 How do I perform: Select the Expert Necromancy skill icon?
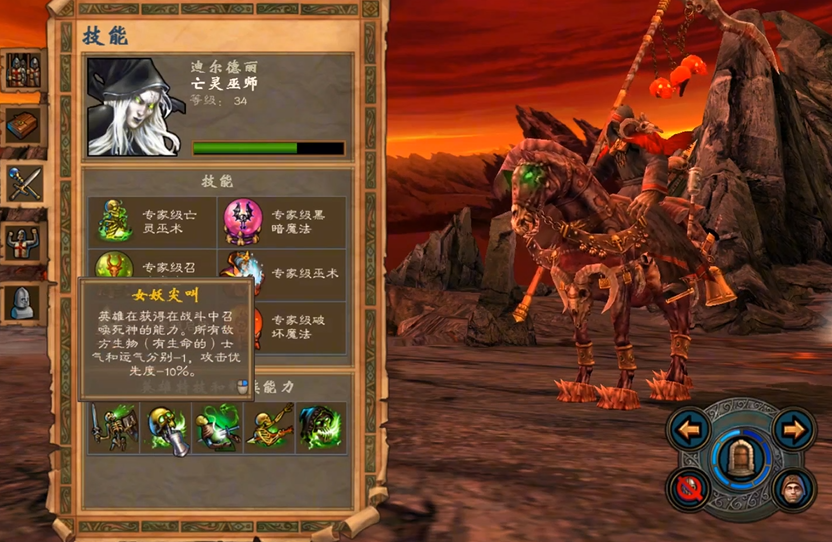pos(115,221)
